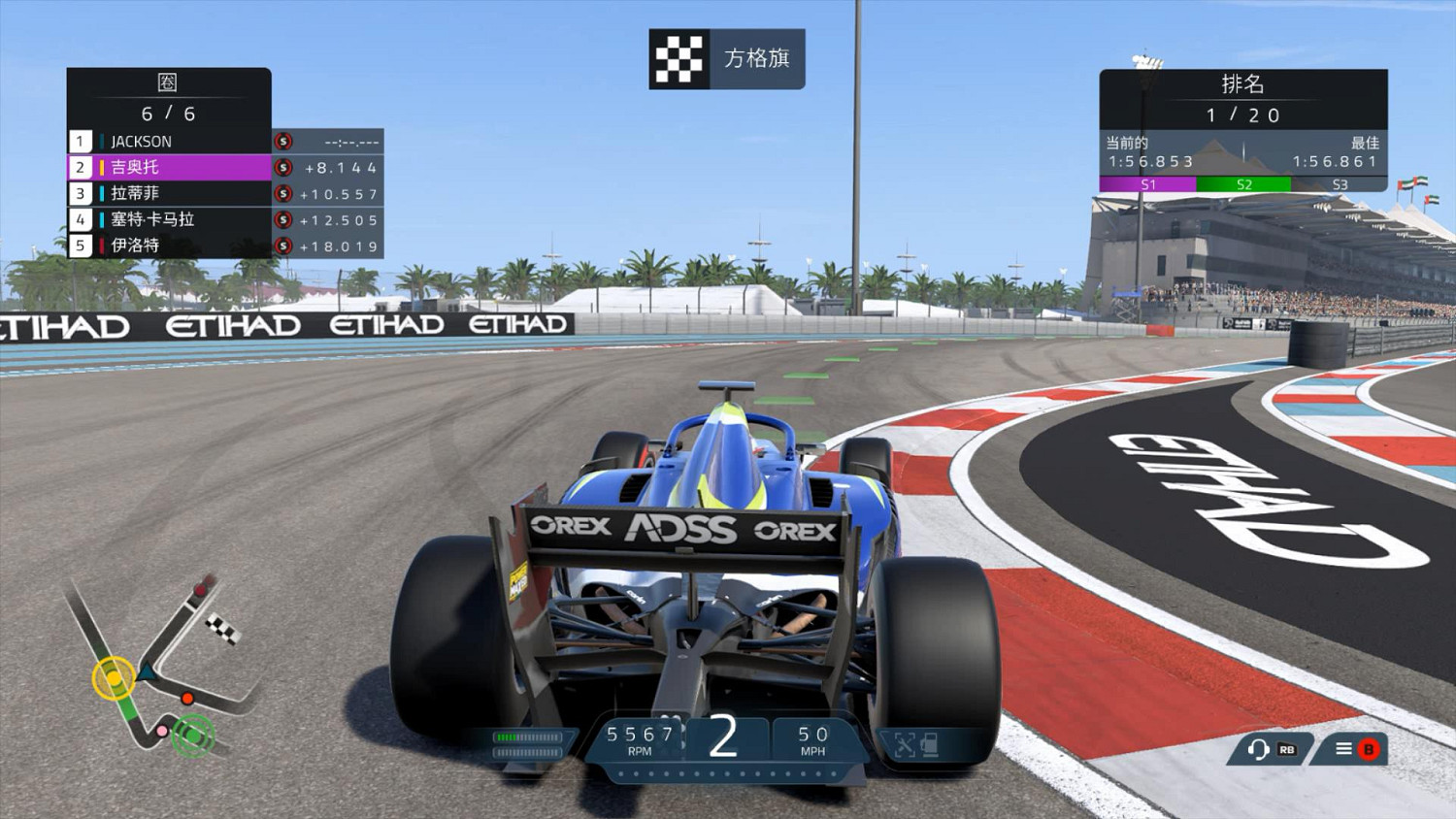
Task: Click the 排名 ranking panel header
Action: pos(1243,85)
